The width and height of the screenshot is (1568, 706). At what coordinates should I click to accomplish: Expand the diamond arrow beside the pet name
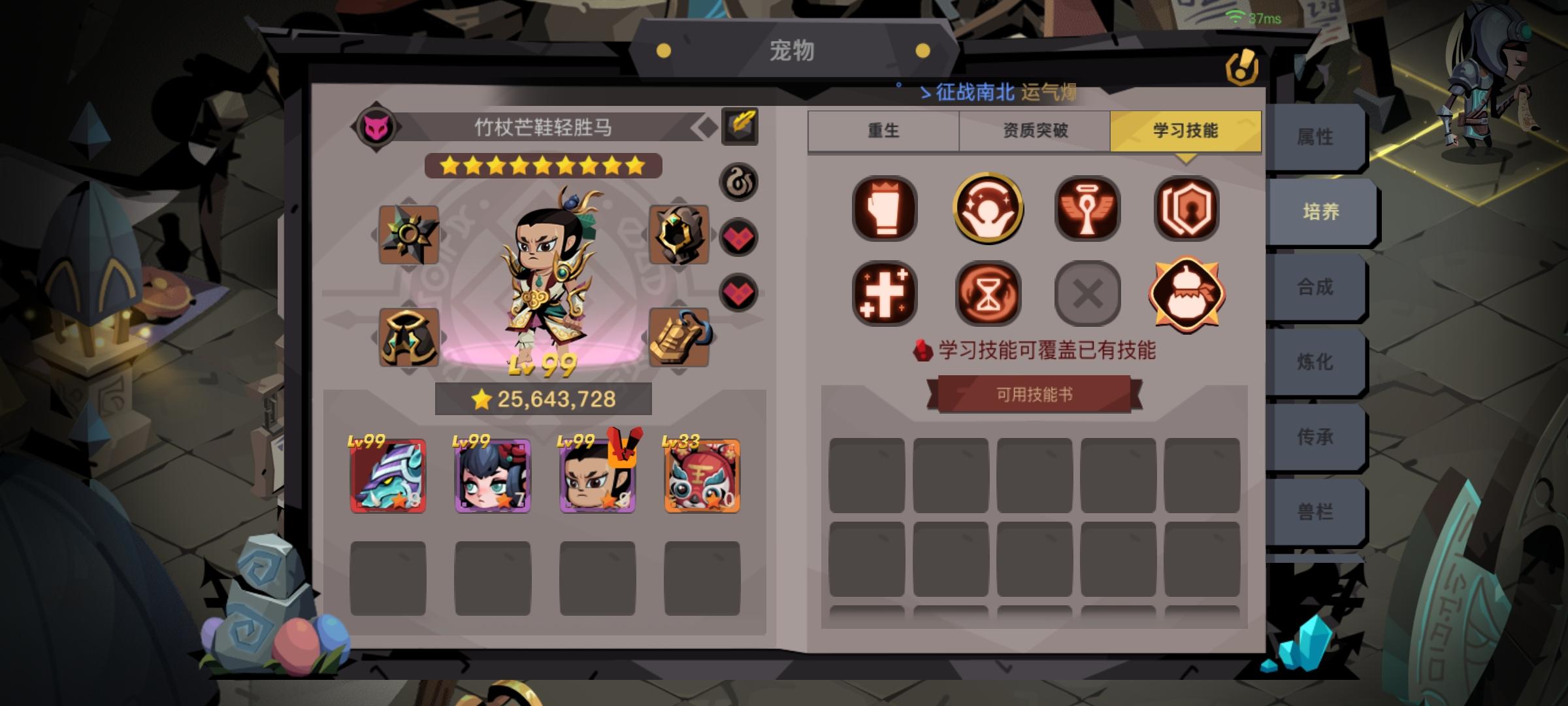pyautogui.click(x=705, y=127)
